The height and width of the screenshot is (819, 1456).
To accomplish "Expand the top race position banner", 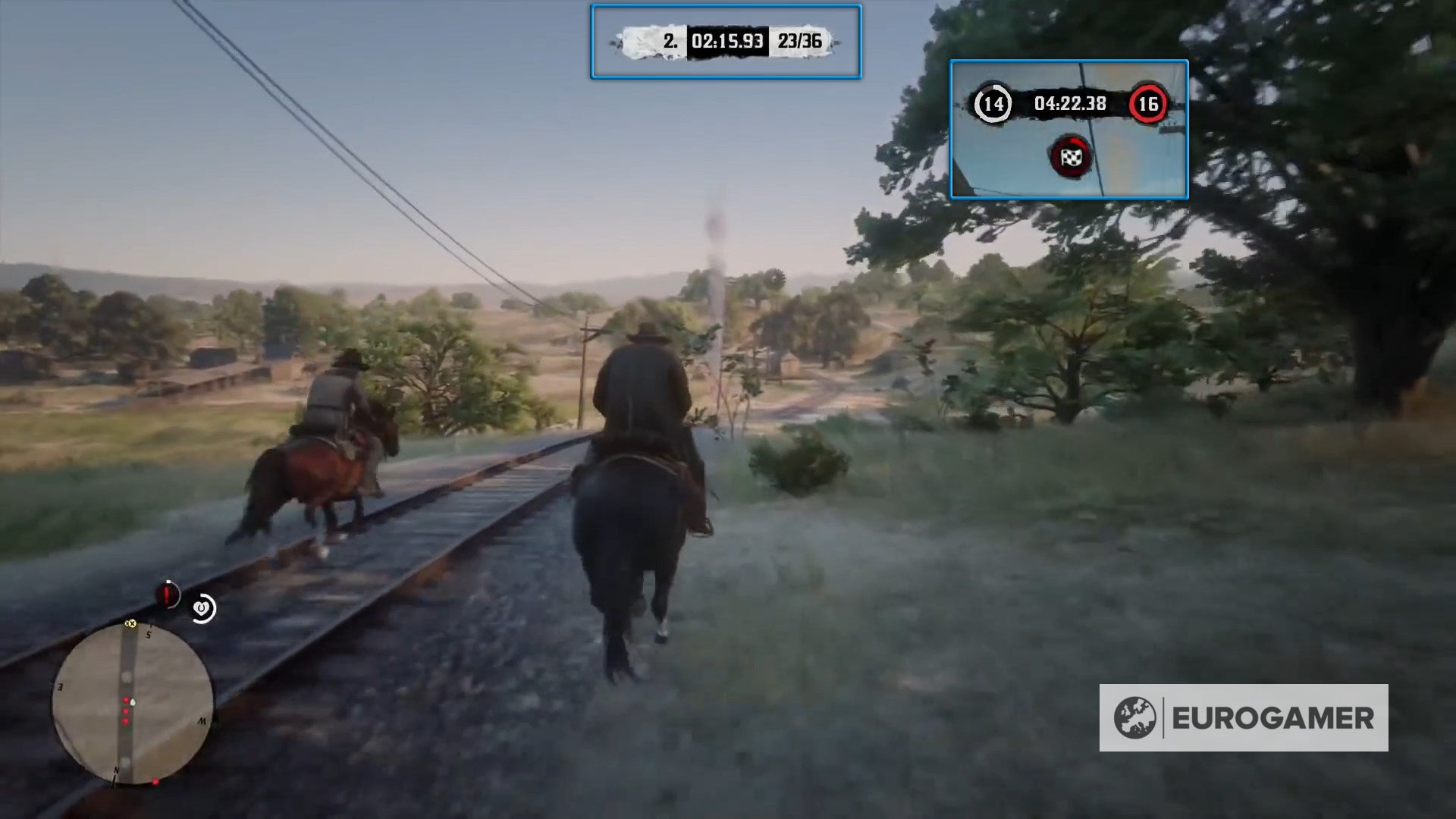I will (726, 43).
